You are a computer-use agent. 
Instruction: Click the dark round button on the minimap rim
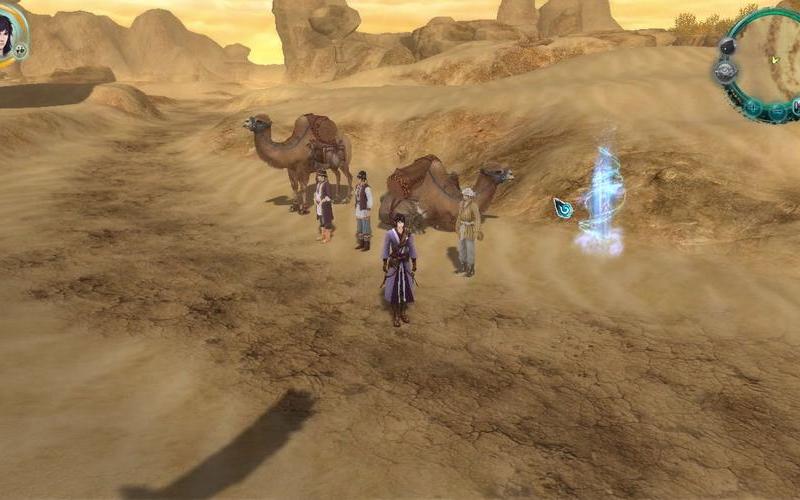coord(727,46)
